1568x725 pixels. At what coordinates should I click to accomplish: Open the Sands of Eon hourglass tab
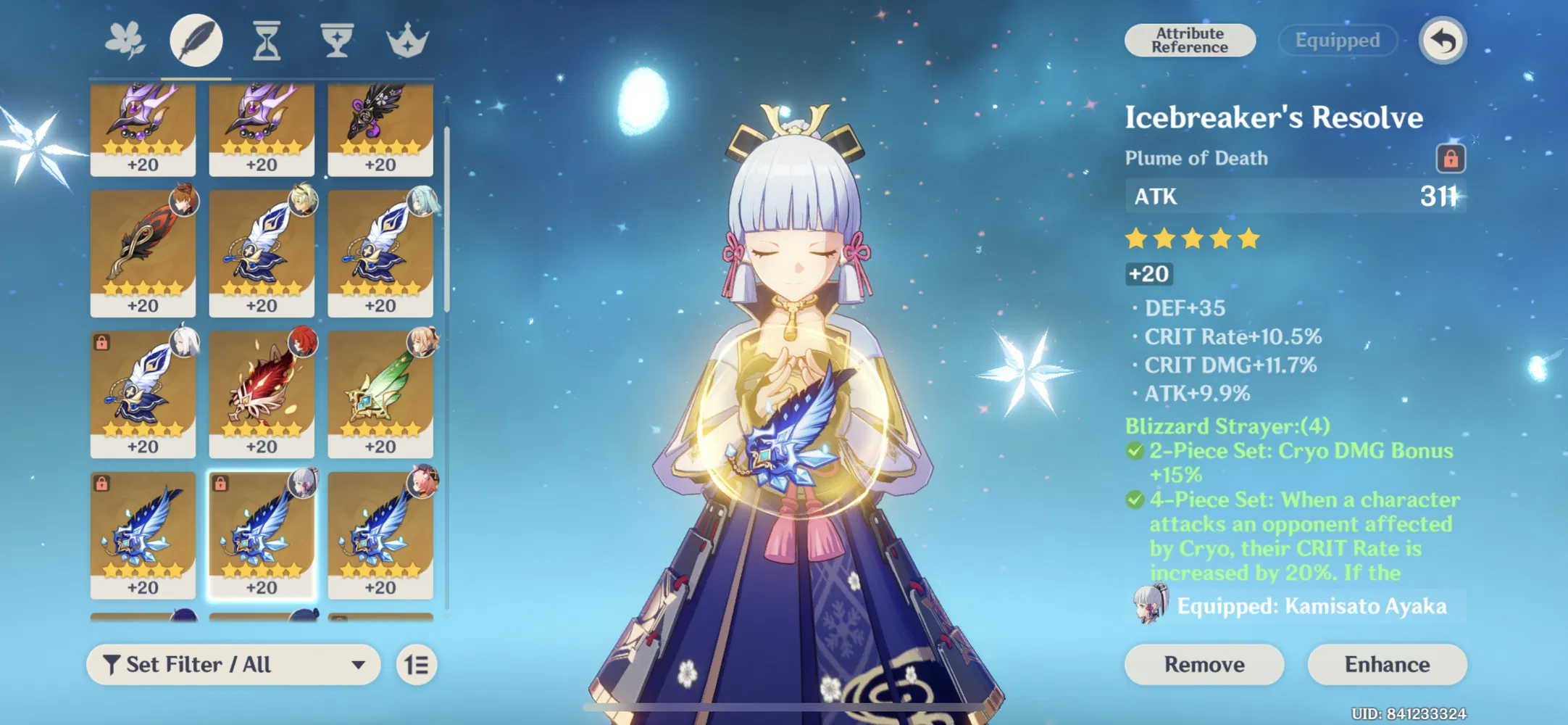click(267, 40)
